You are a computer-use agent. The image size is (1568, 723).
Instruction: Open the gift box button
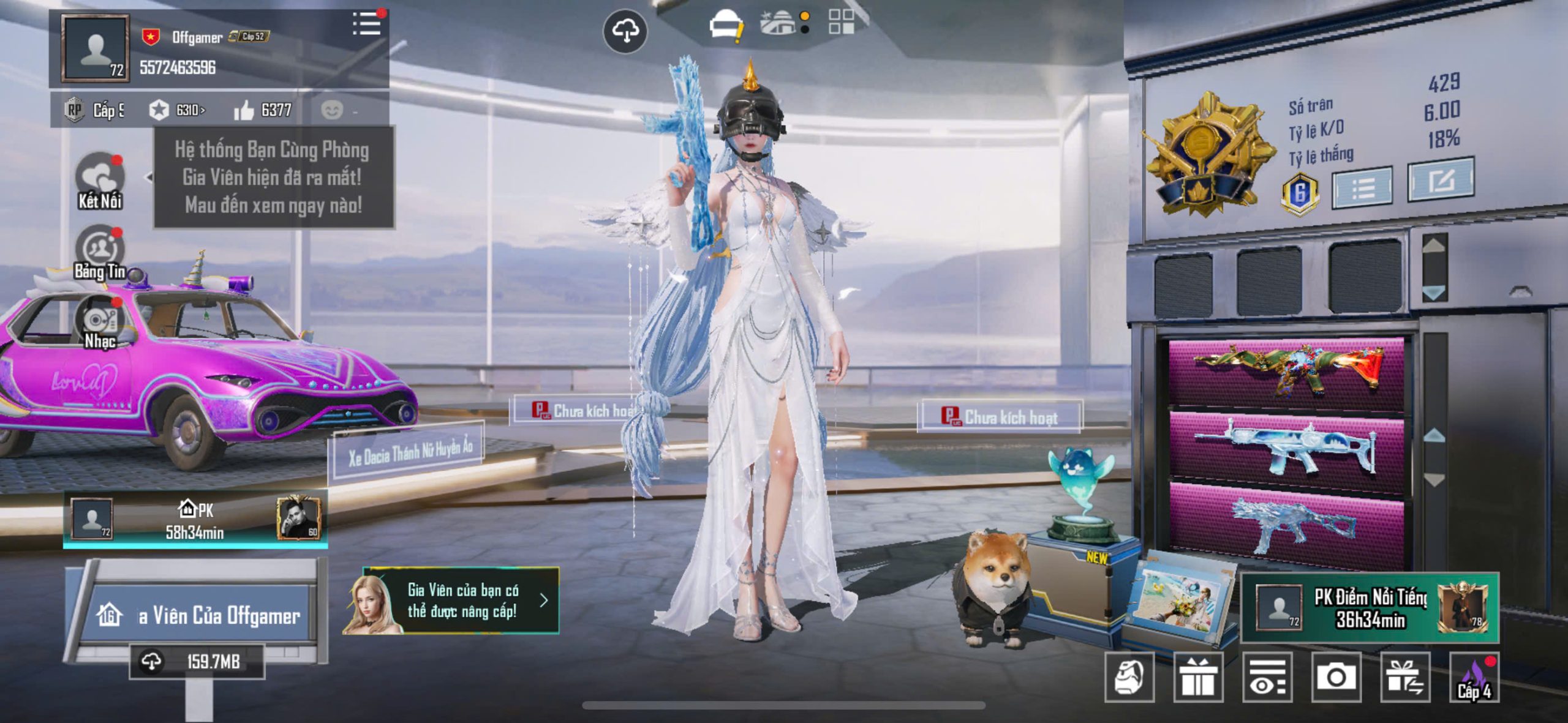coord(1198,677)
